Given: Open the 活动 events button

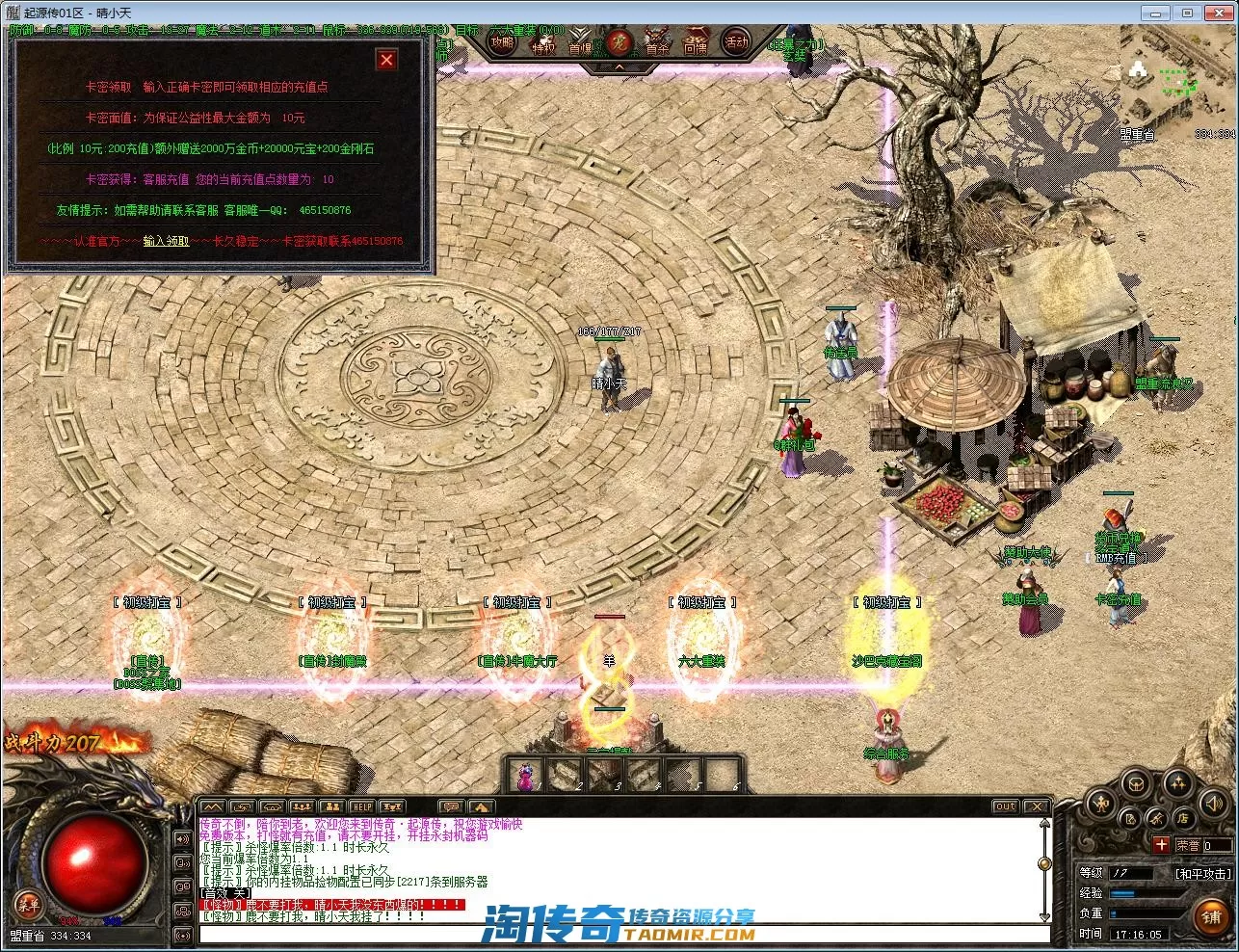Looking at the screenshot, I should click(x=736, y=42).
